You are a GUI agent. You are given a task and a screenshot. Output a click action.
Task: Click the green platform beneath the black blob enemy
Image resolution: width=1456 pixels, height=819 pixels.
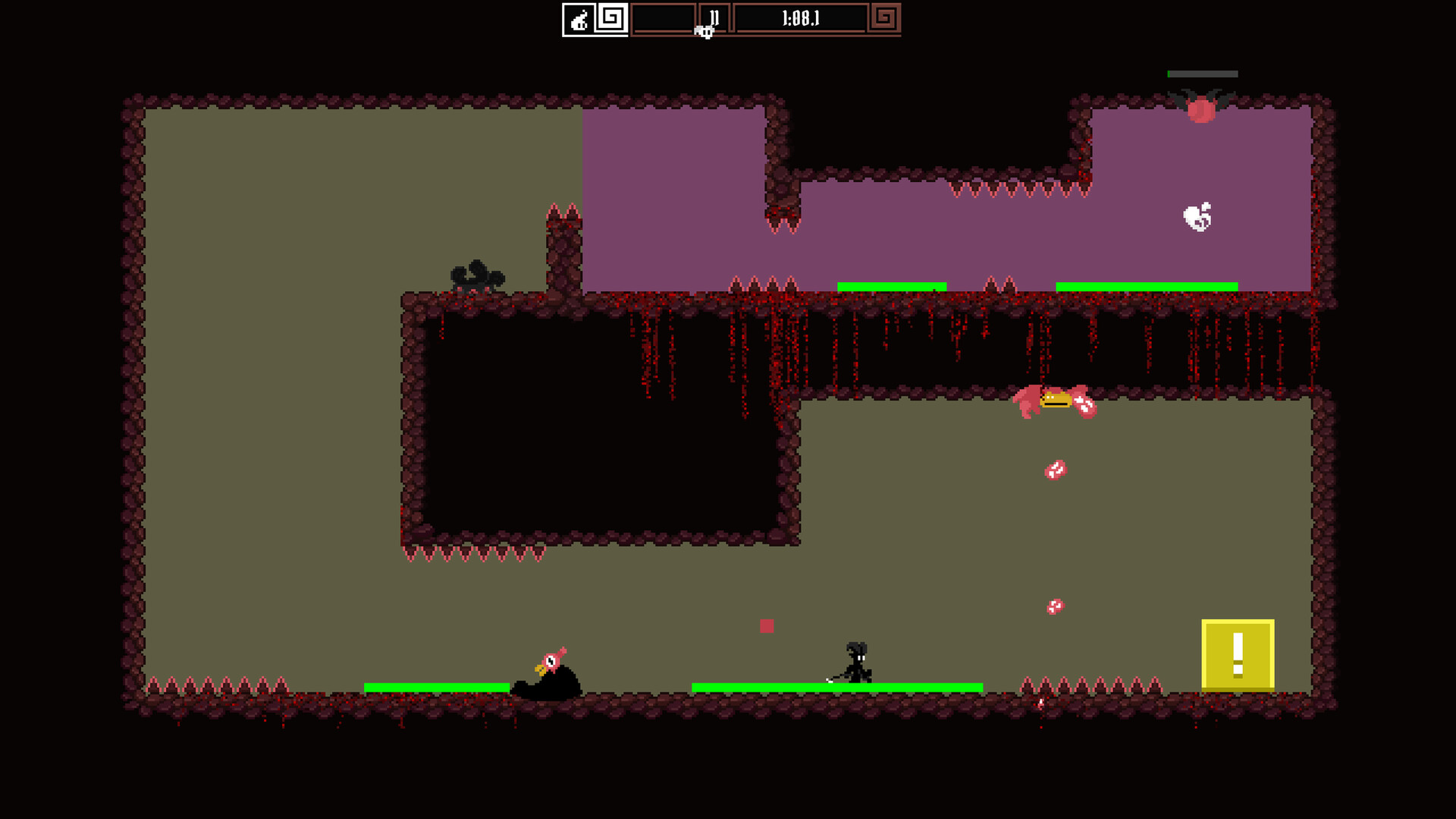[436, 686]
